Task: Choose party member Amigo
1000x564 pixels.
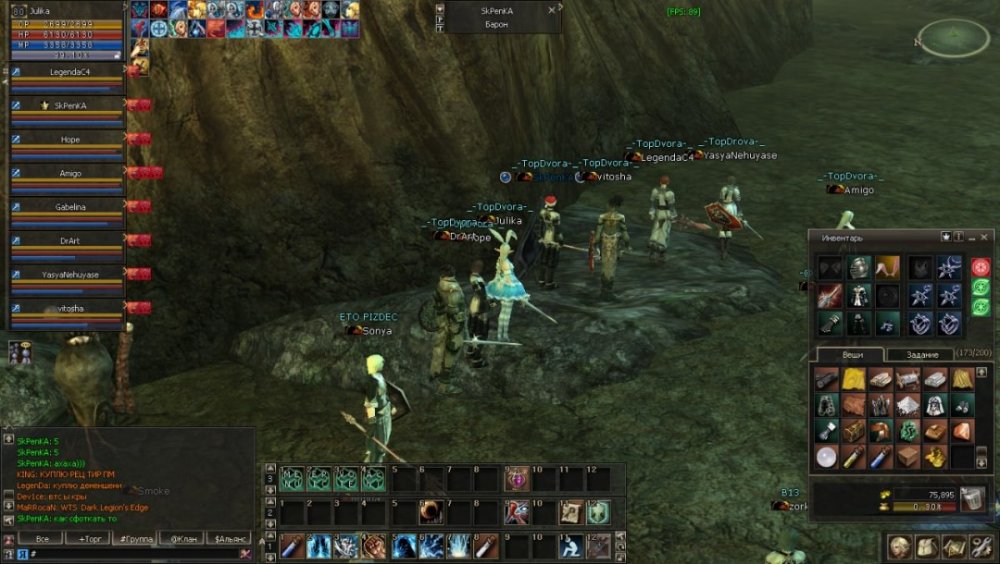Action: (69, 173)
